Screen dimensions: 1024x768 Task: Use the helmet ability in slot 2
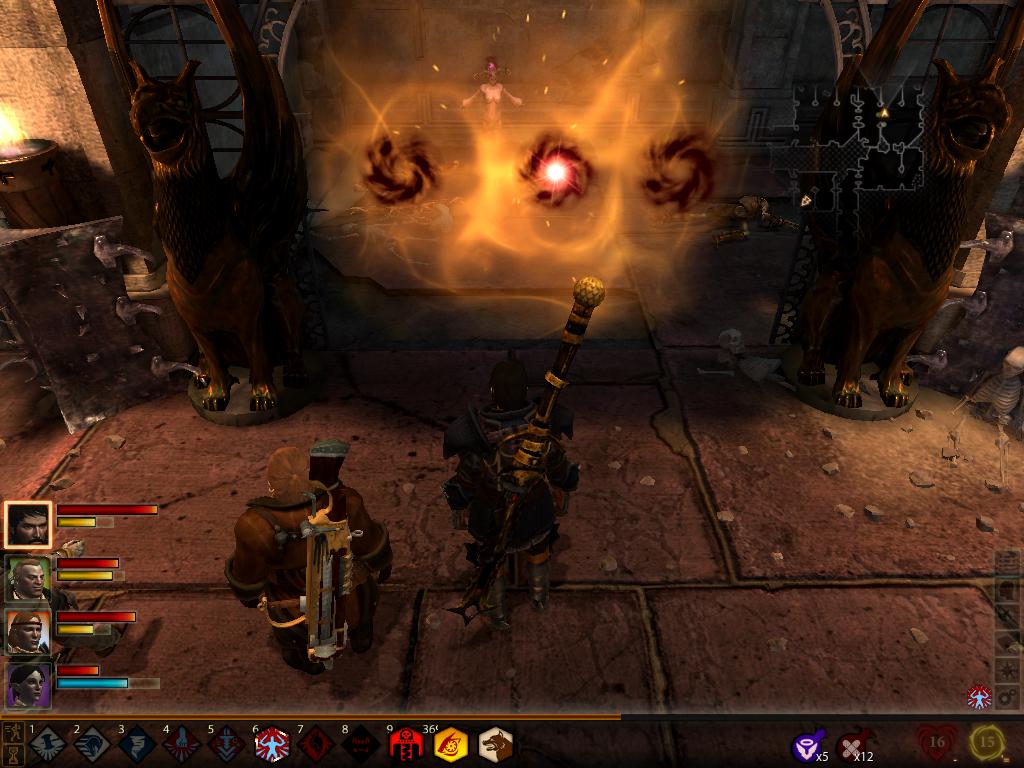click(x=92, y=744)
